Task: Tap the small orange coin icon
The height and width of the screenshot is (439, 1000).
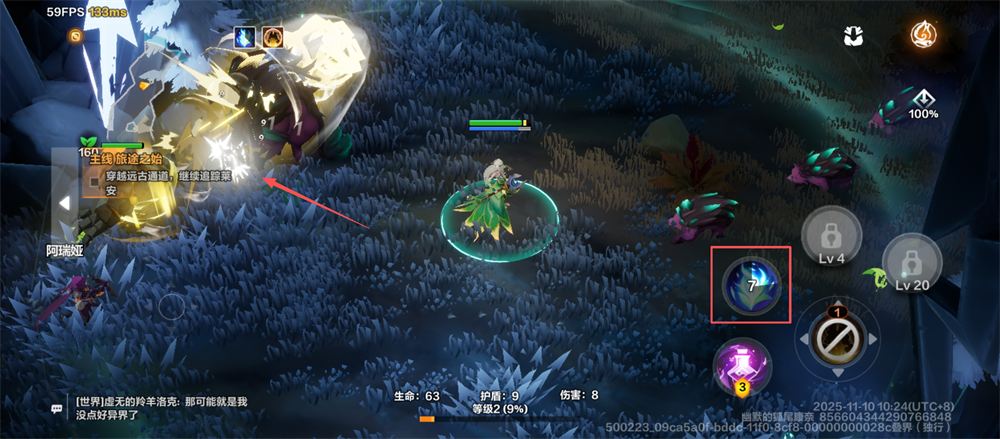Action: pos(75,36)
